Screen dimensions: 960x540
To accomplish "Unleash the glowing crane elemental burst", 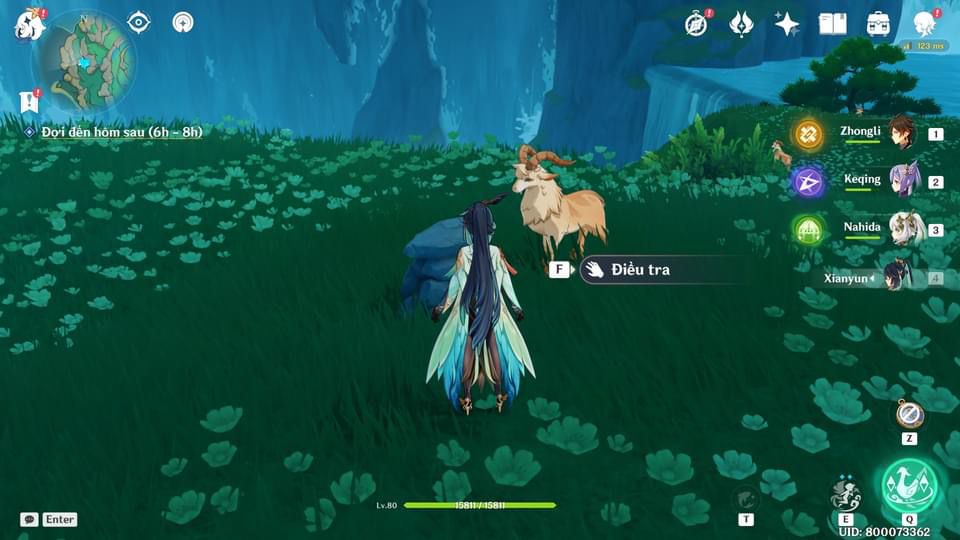I will (x=909, y=487).
